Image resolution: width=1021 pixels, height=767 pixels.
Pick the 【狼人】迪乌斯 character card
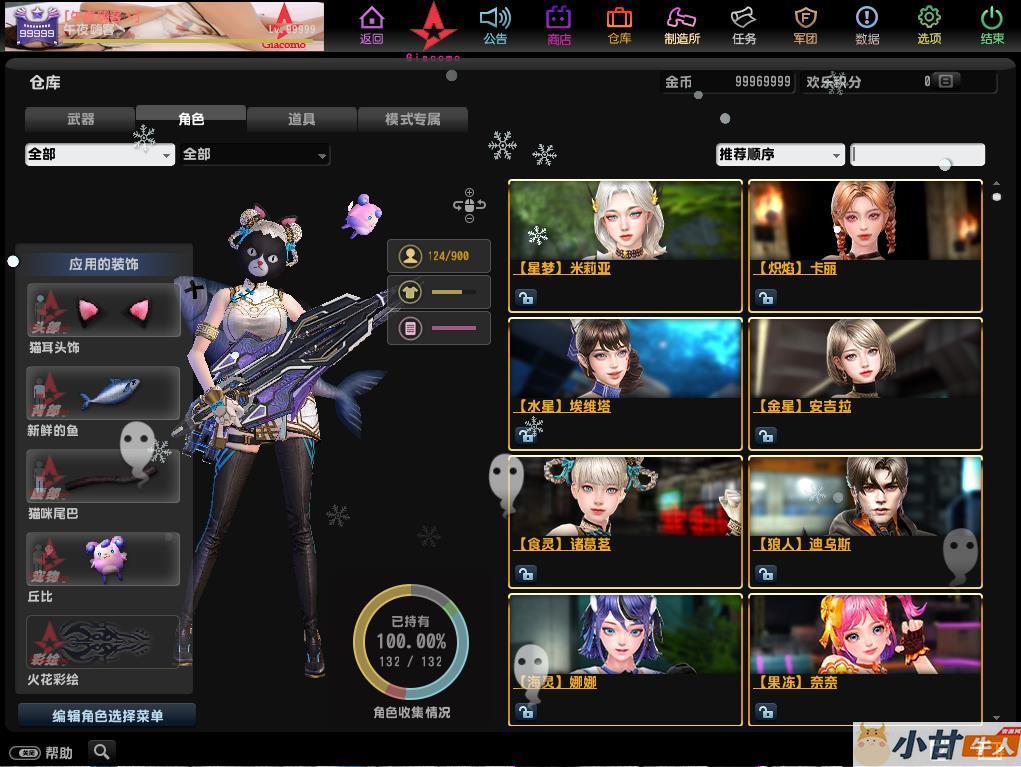(865, 521)
